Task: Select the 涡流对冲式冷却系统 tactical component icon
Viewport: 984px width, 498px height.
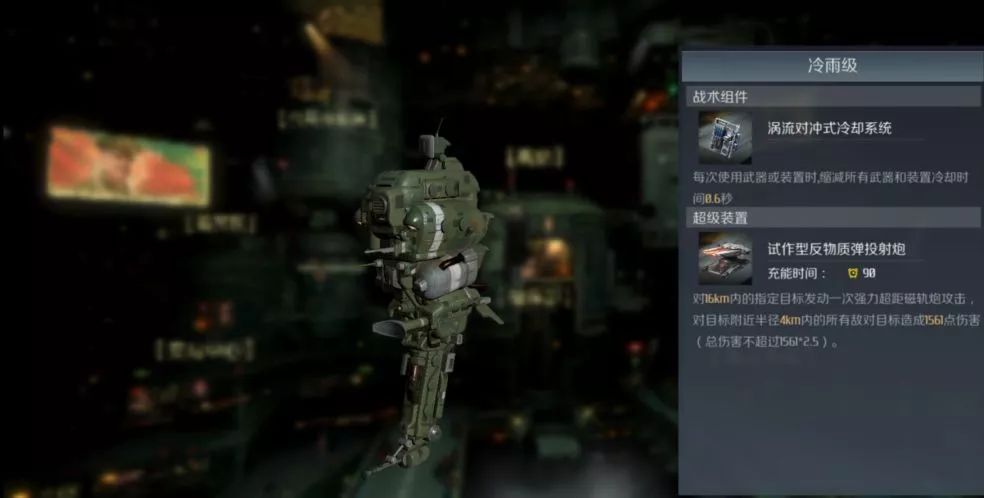Action: (725, 137)
